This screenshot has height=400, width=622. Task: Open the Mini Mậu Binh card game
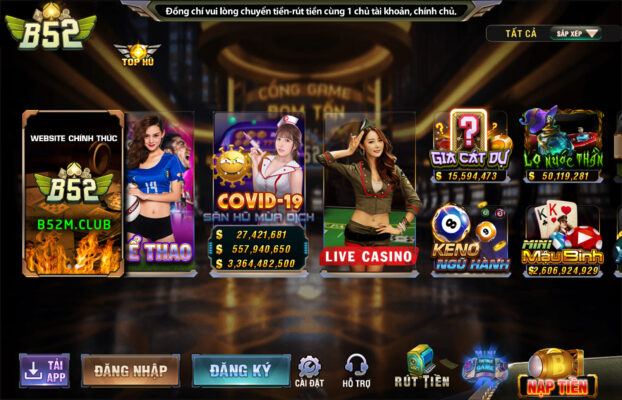tap(562, 240)
